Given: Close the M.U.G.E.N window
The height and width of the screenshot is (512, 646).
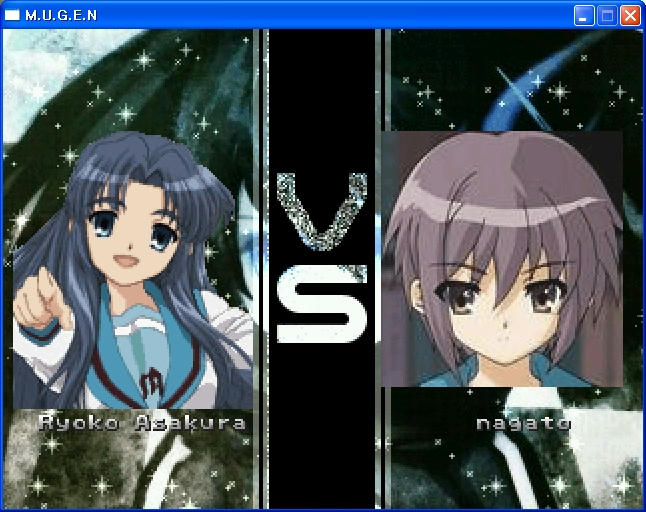Looking at the screenshot, I should tap(630, 15).
